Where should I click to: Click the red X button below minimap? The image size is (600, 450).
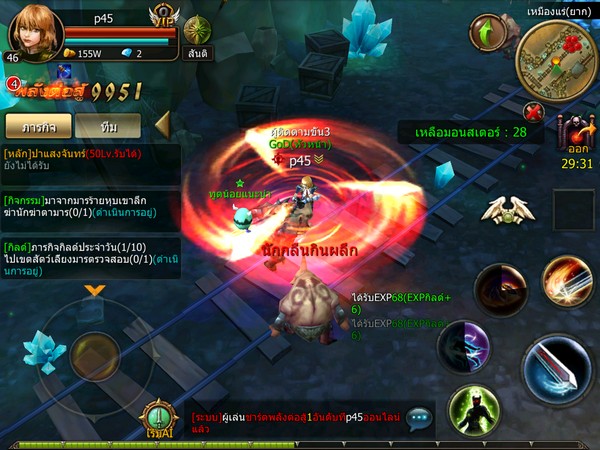coord(534,112)
